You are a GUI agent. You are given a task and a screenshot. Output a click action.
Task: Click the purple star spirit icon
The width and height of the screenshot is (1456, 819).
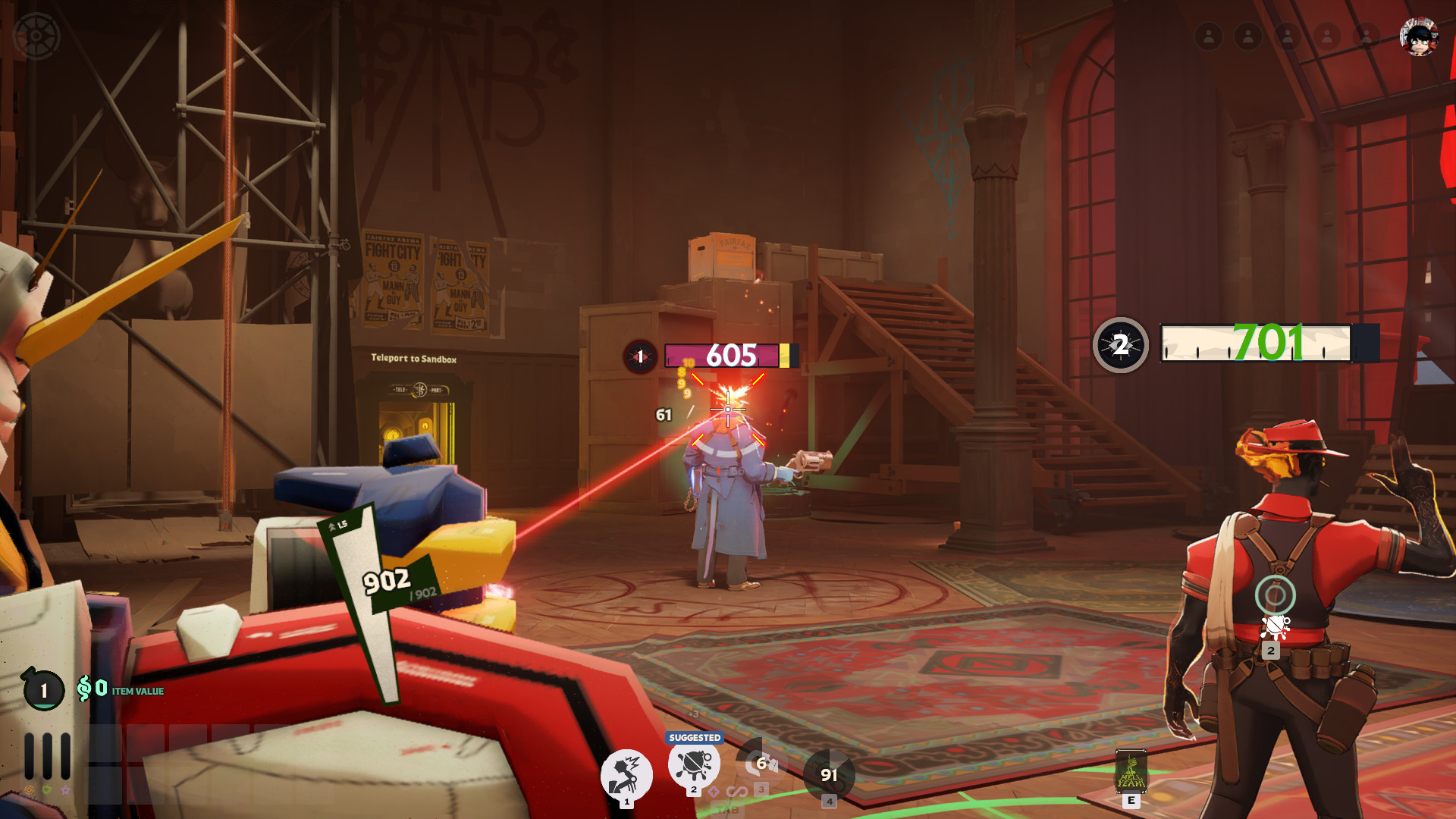click(x=65, y=790)
